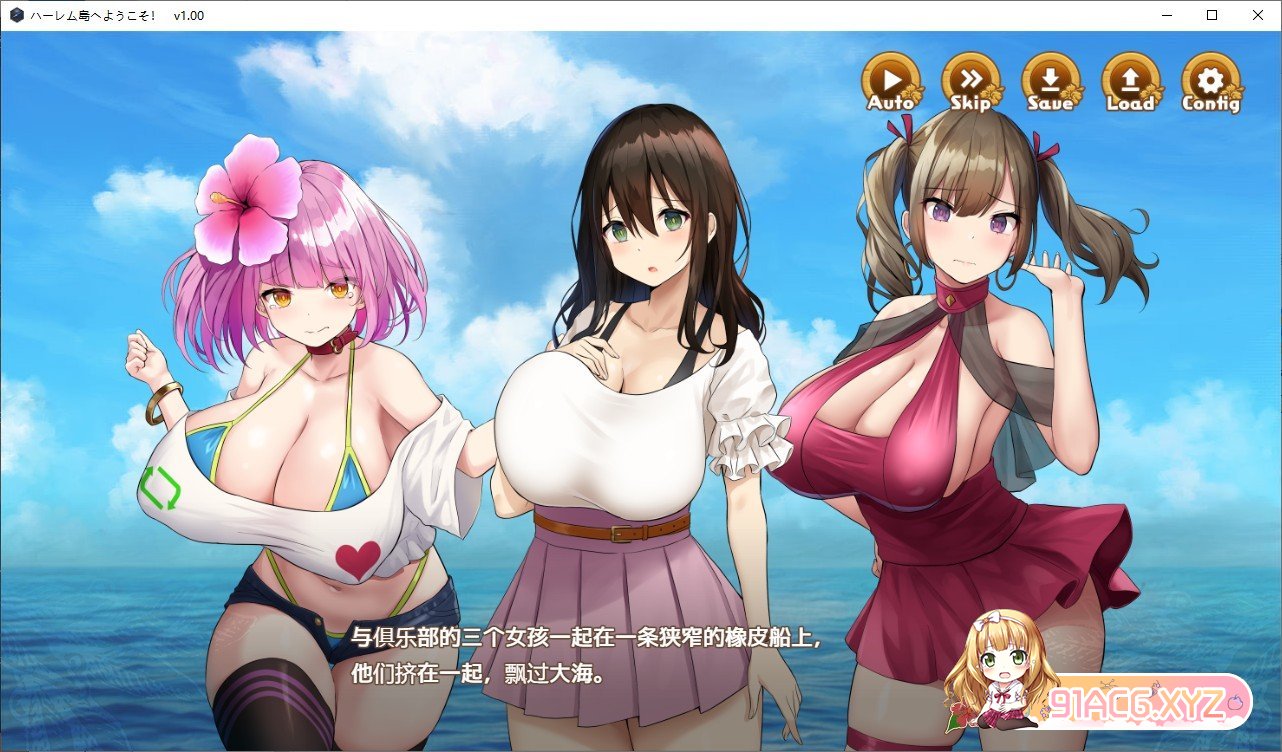This screenshot has height=752, width=1282.
Task: Click the 91AC6.XYZ watermark
Action: coord(1135,704)
